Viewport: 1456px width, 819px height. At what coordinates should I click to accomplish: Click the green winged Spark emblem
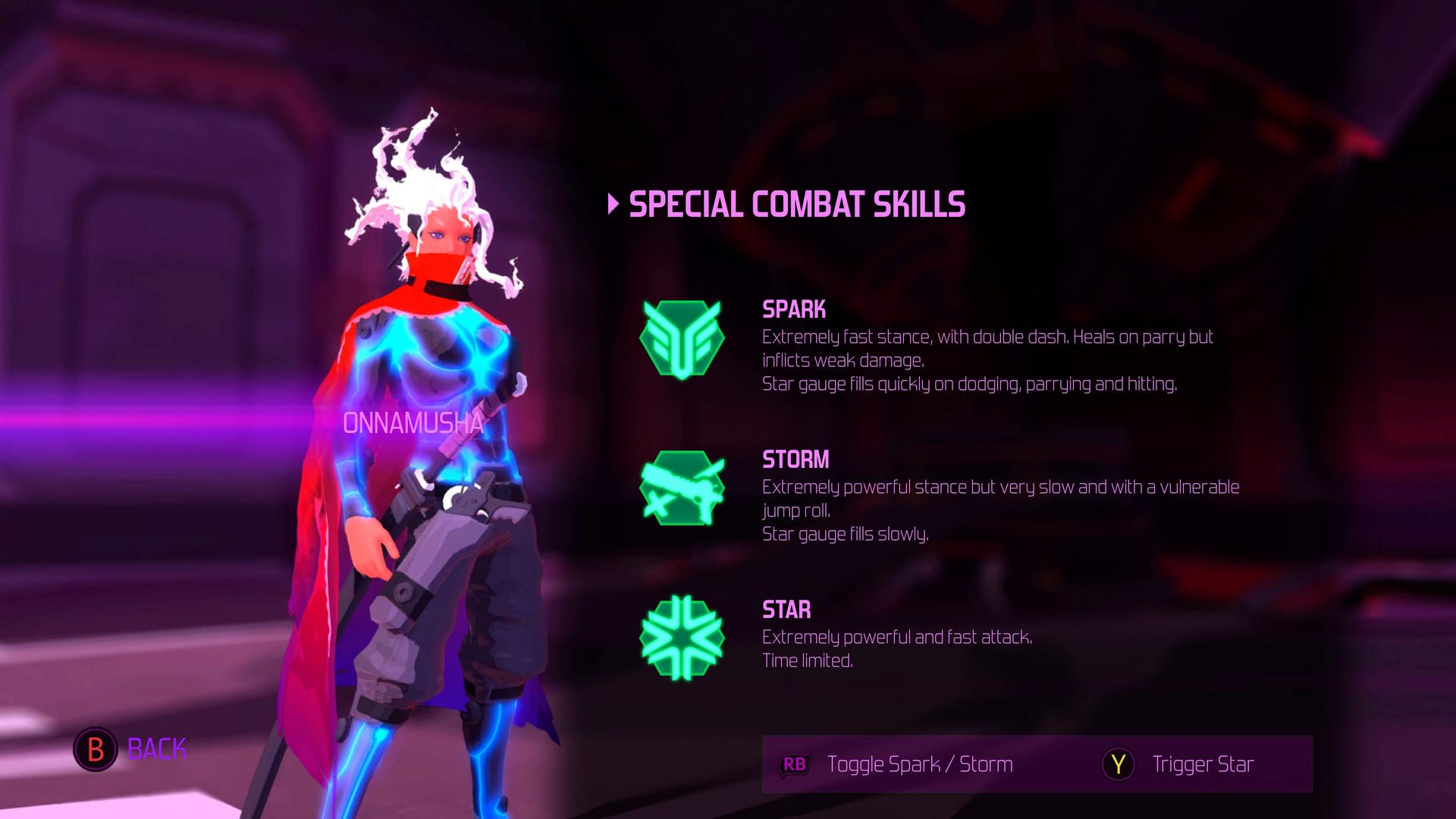pyautogui.click(x=681, y=340)
